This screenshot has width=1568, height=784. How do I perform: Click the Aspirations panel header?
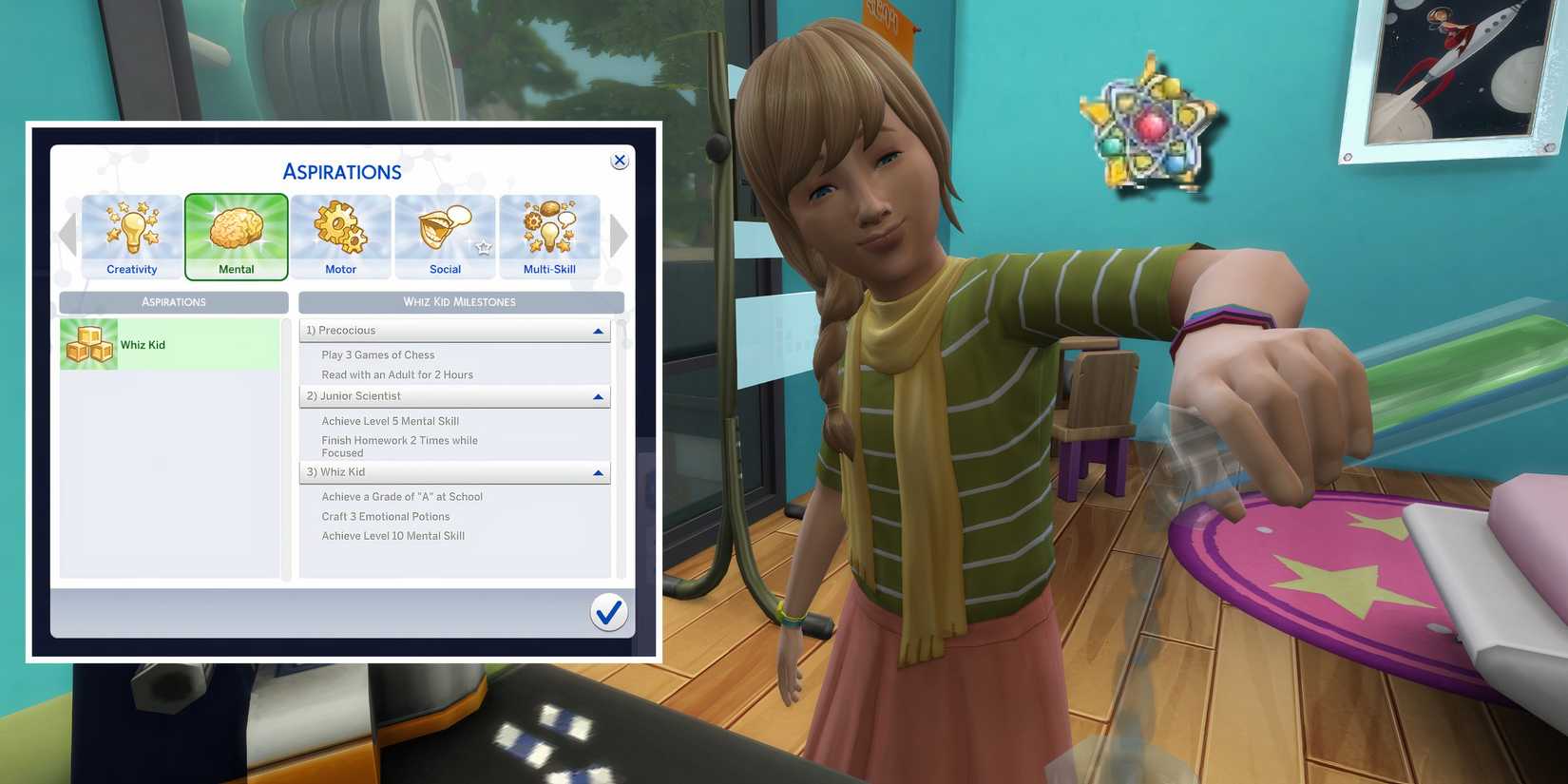tap(173, 301)
